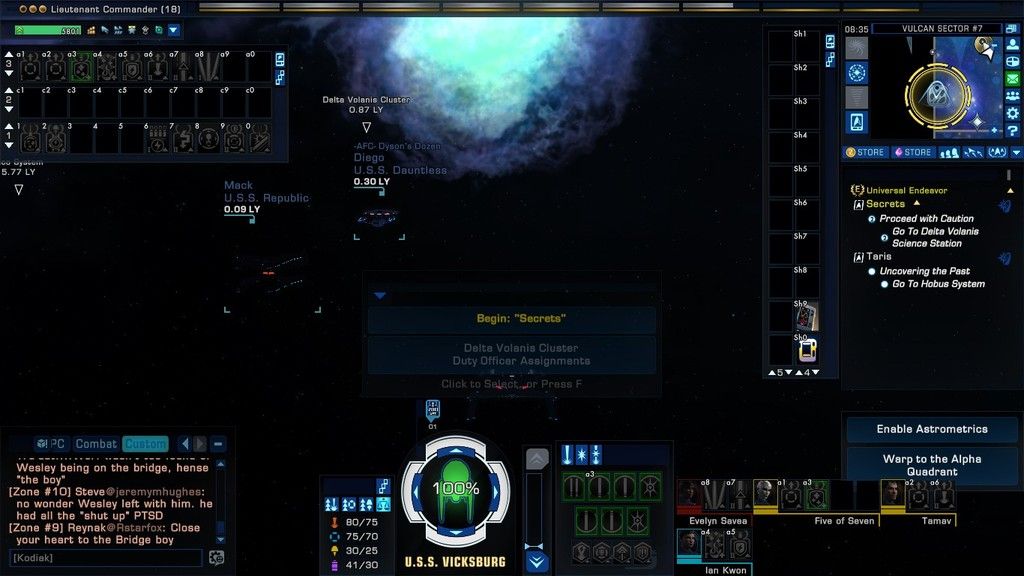Switch to the Combat chat tab

[97, 444]
